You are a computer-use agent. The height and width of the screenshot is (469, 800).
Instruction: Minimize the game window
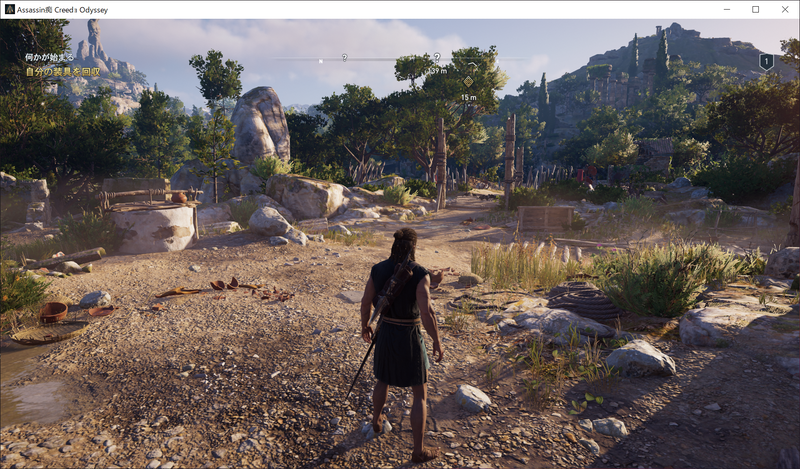tap(729, 9)
